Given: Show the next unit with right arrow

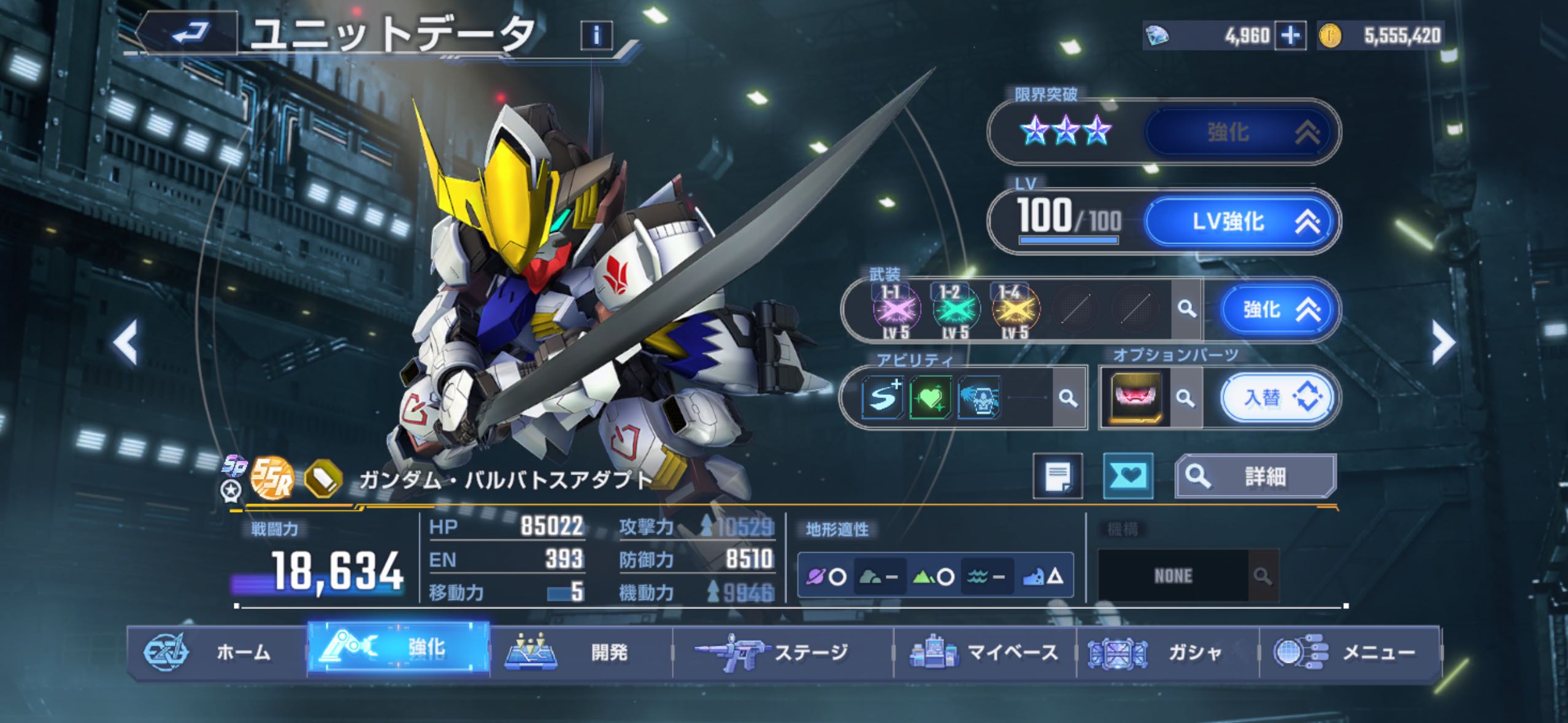Looking at the screenshot, I should (x=1442, y=342).
